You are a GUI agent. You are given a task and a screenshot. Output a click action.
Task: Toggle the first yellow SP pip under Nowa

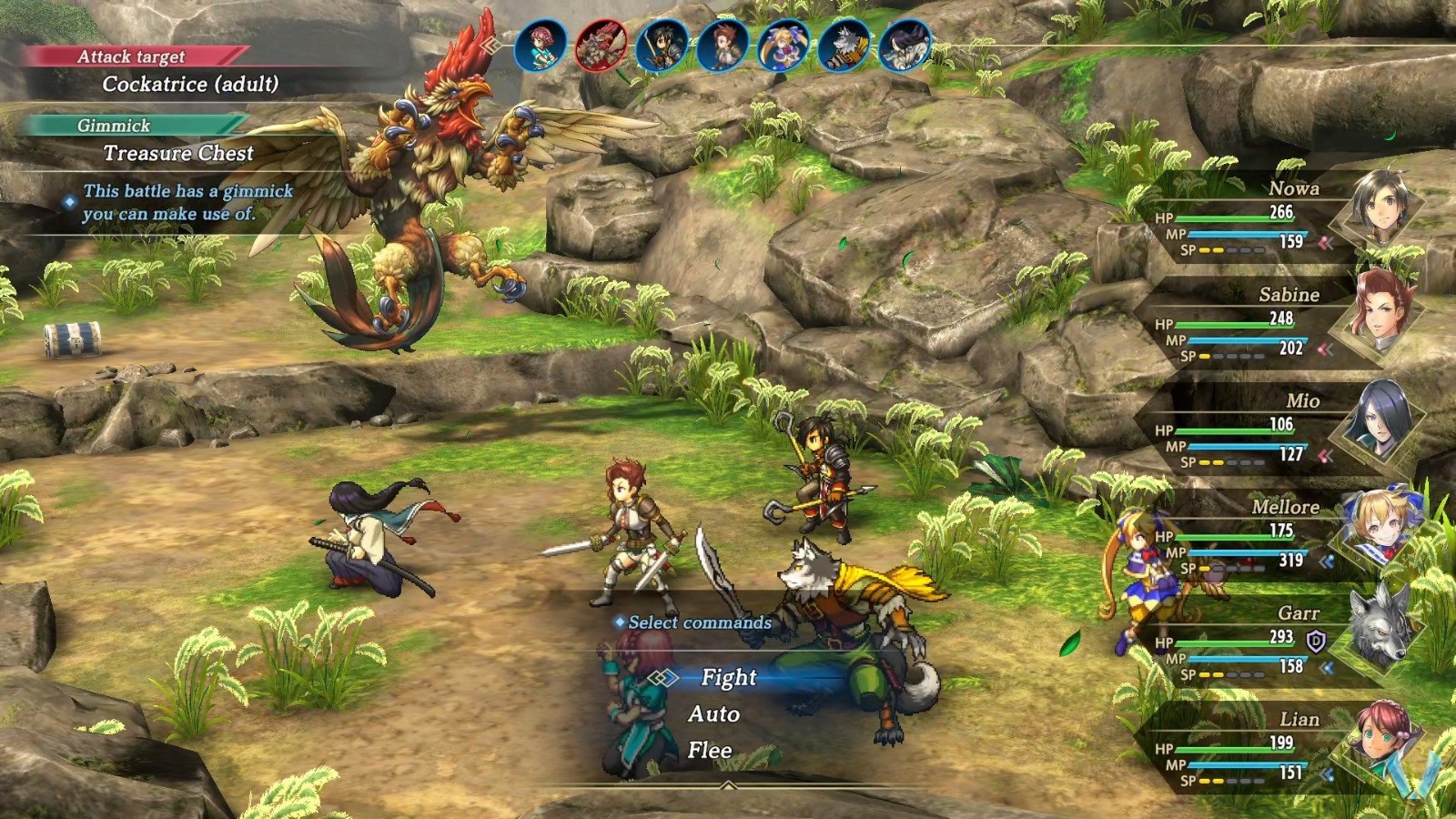point(1204,250)
